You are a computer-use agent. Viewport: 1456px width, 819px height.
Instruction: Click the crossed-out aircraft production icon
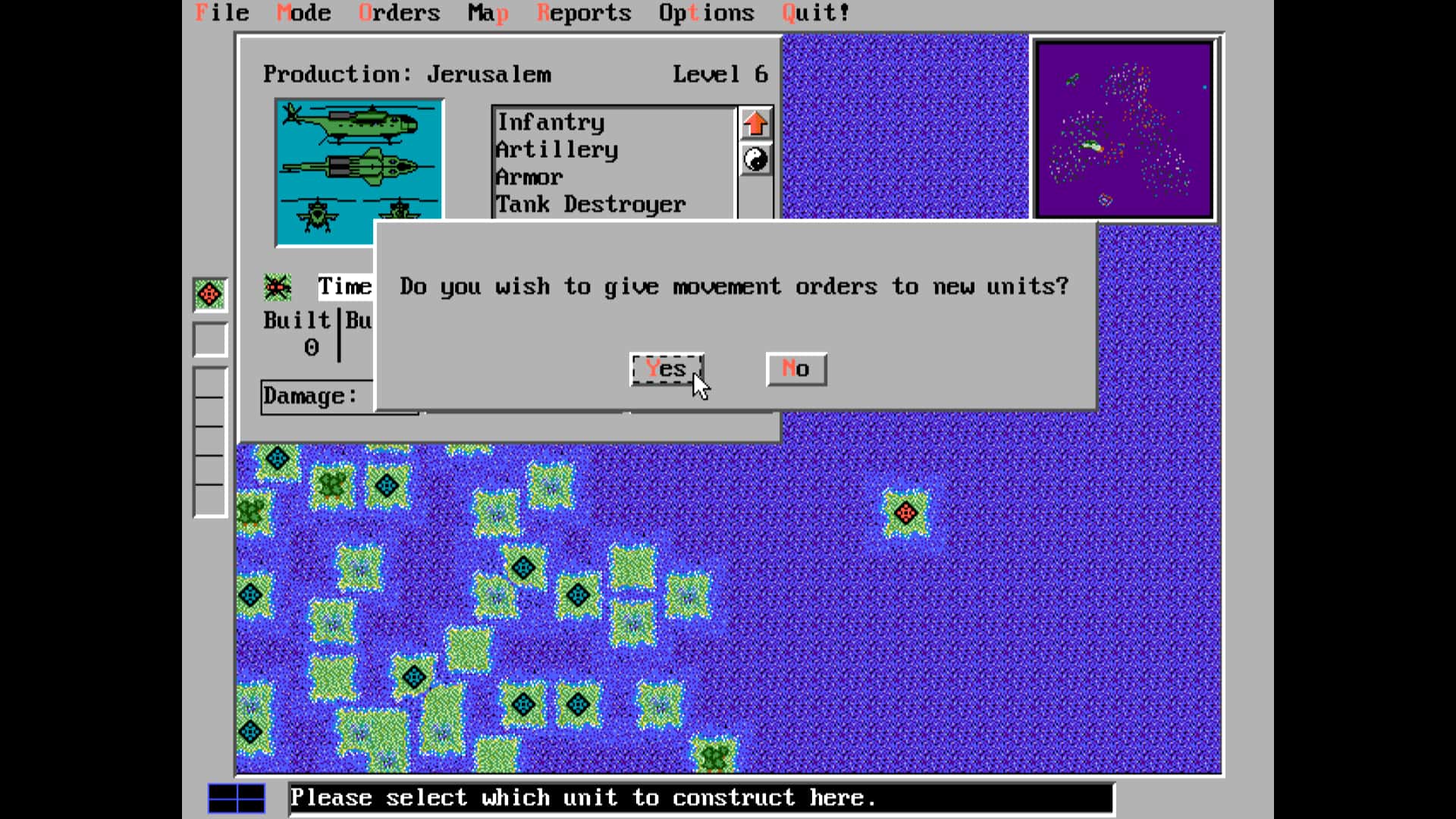[x=277, y=286]
